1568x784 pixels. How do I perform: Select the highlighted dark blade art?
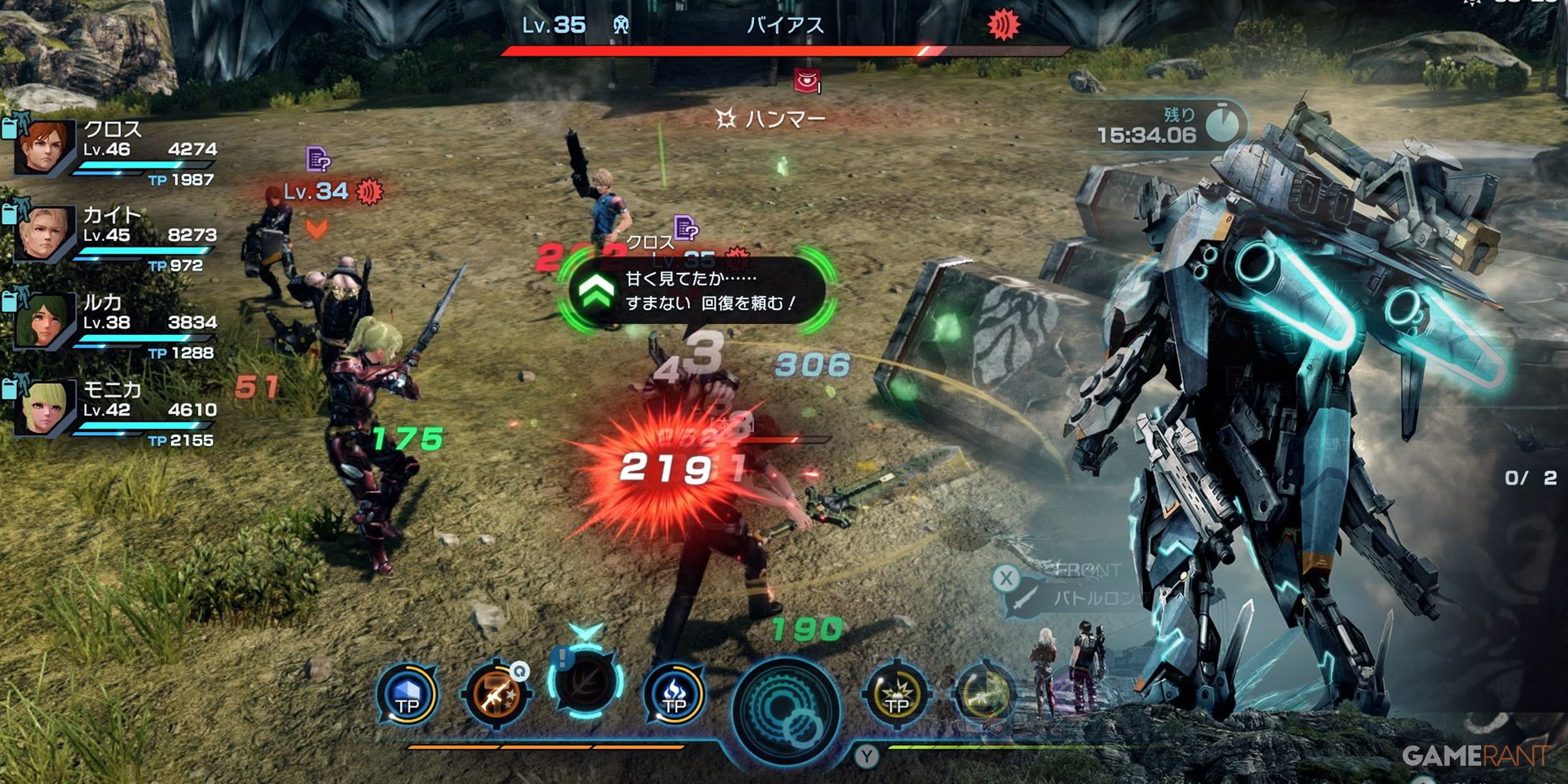(586, 683)
